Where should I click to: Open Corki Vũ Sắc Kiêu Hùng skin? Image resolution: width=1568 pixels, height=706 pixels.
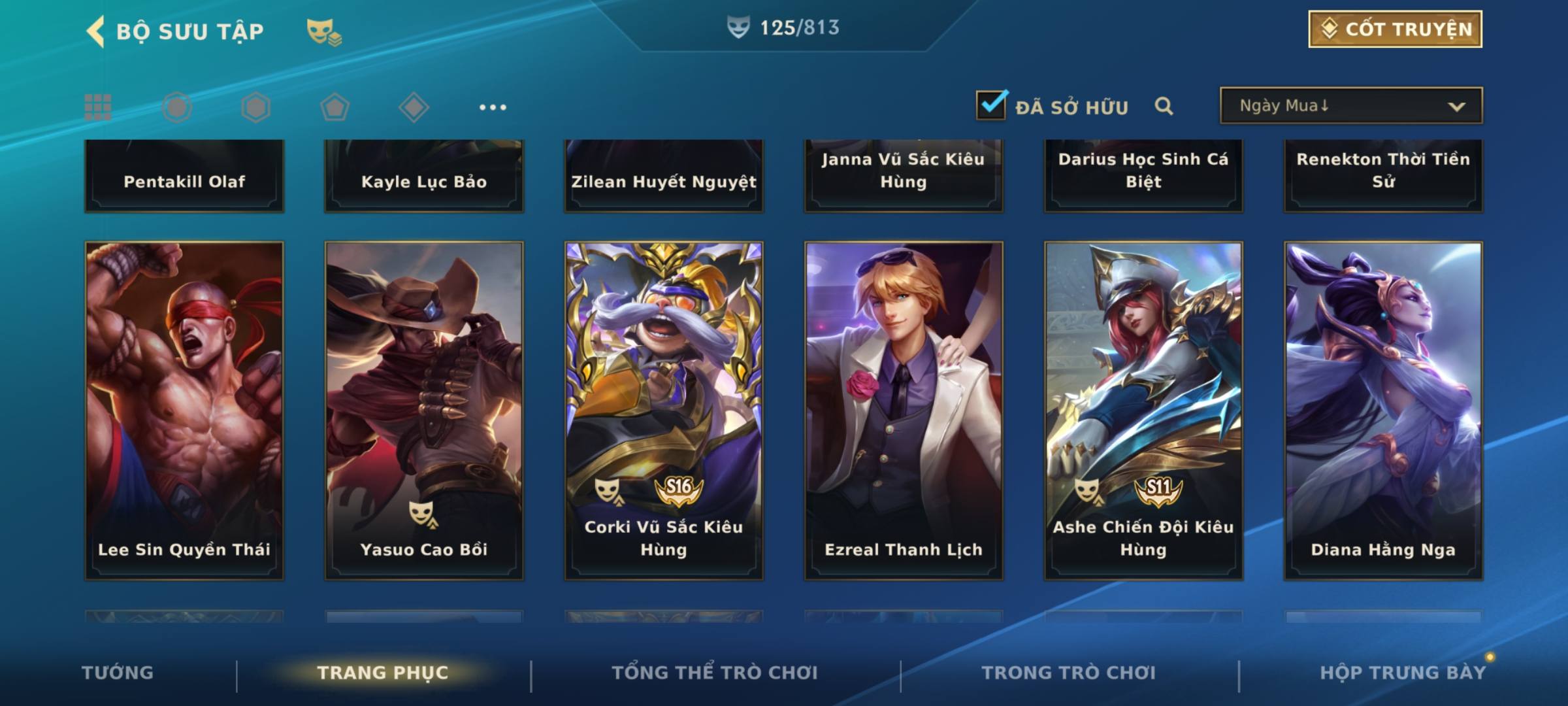point(664,411)
